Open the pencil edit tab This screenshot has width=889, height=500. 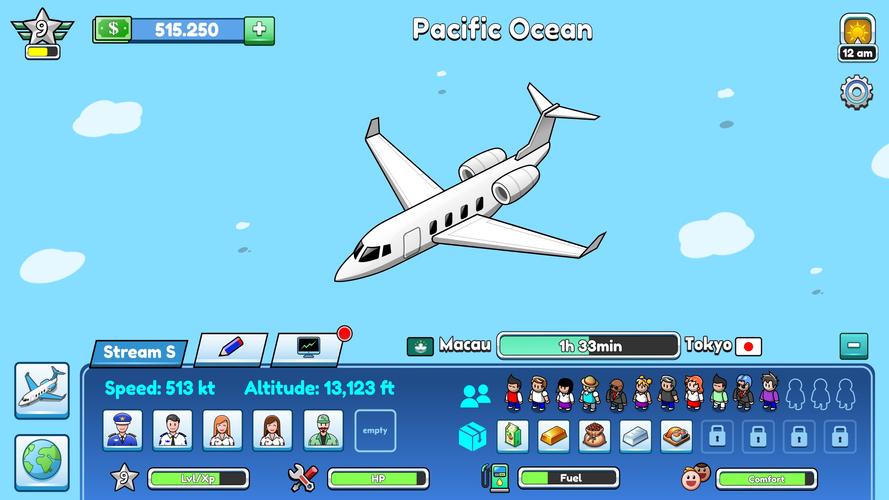(231, 348)
